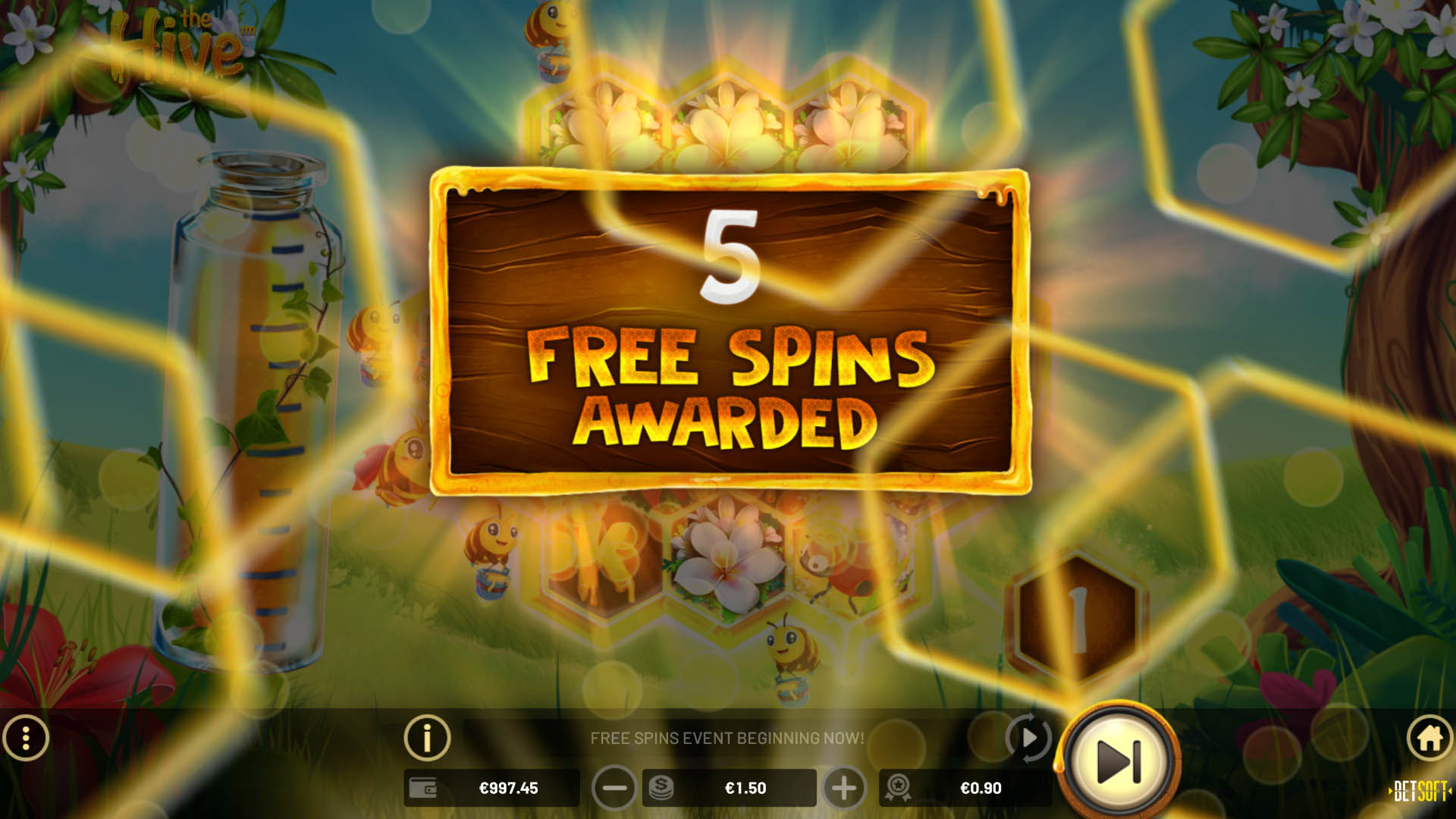Click the wallet icon next to the balance
This screenshot has height=819, width=1456.
(x=425, y=788)
